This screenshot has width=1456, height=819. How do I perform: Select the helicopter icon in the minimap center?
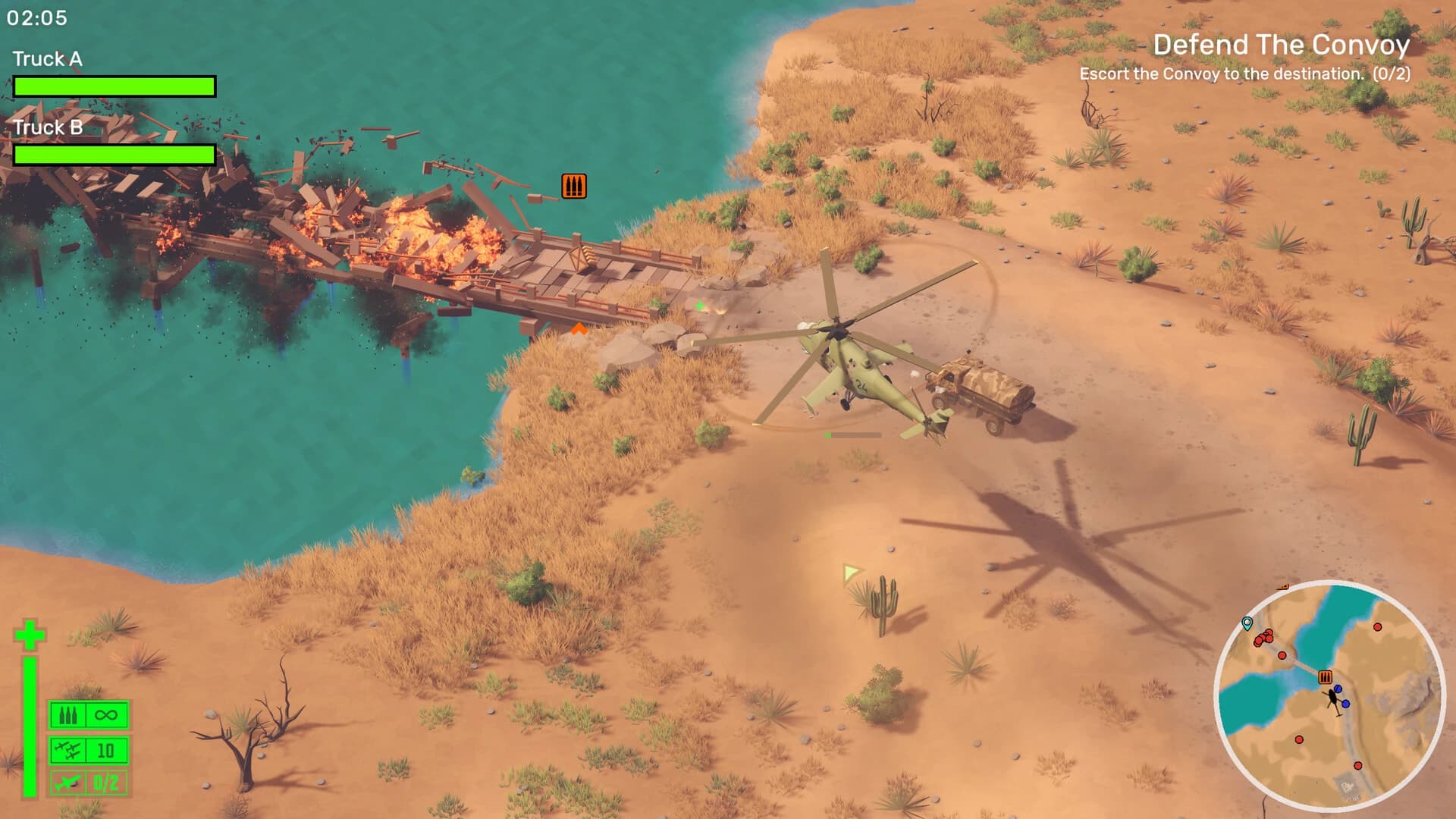pyautogui.click(x=1334, y=698)
